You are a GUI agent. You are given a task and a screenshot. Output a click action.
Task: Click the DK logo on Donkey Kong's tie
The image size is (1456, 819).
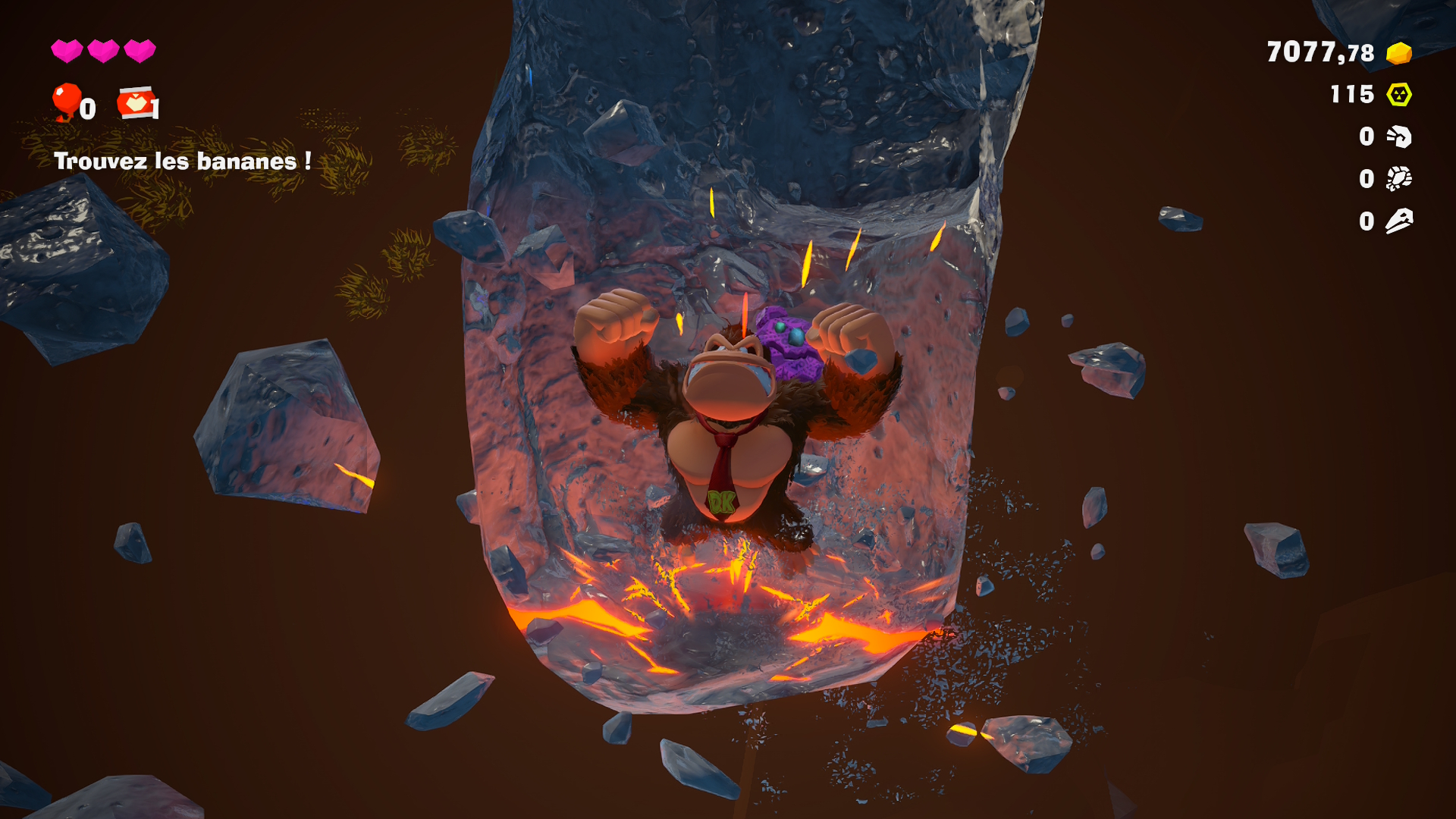[721, 500]
